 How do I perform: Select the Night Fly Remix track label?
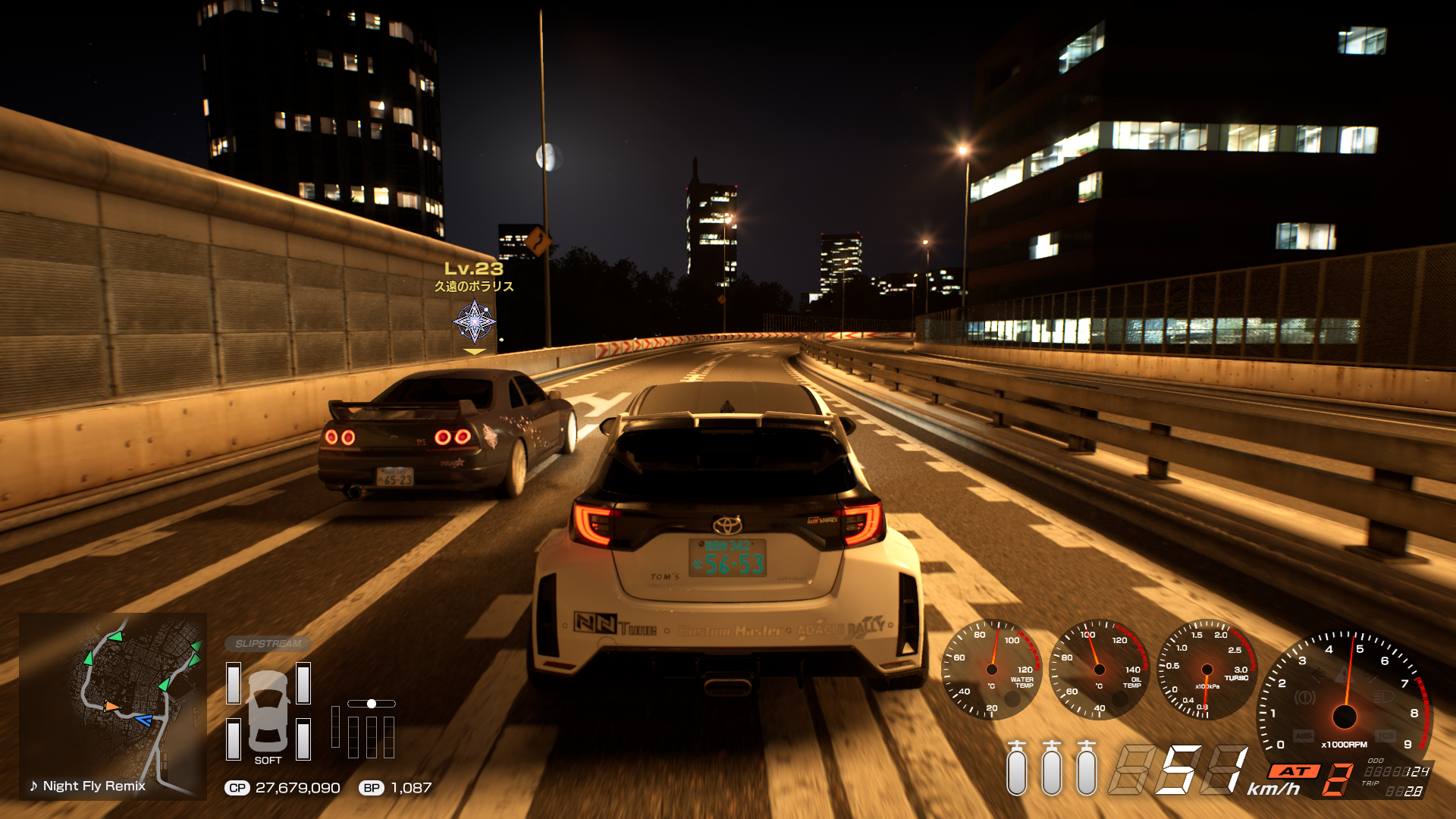click(87, 786)
